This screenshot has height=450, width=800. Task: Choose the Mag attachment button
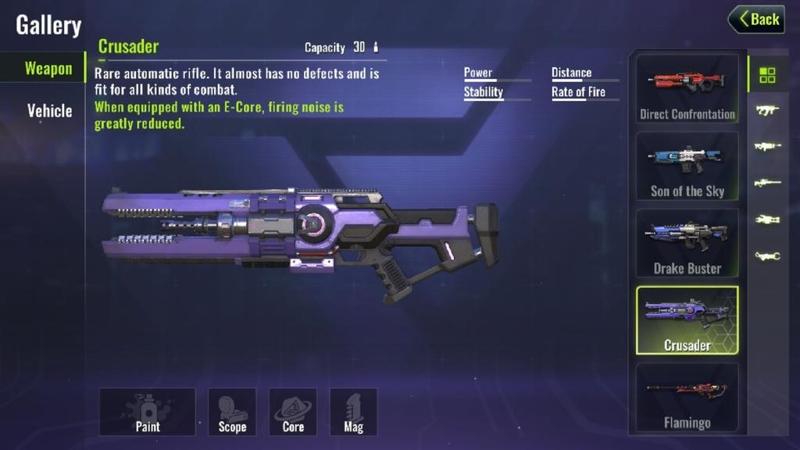point(354,411)
